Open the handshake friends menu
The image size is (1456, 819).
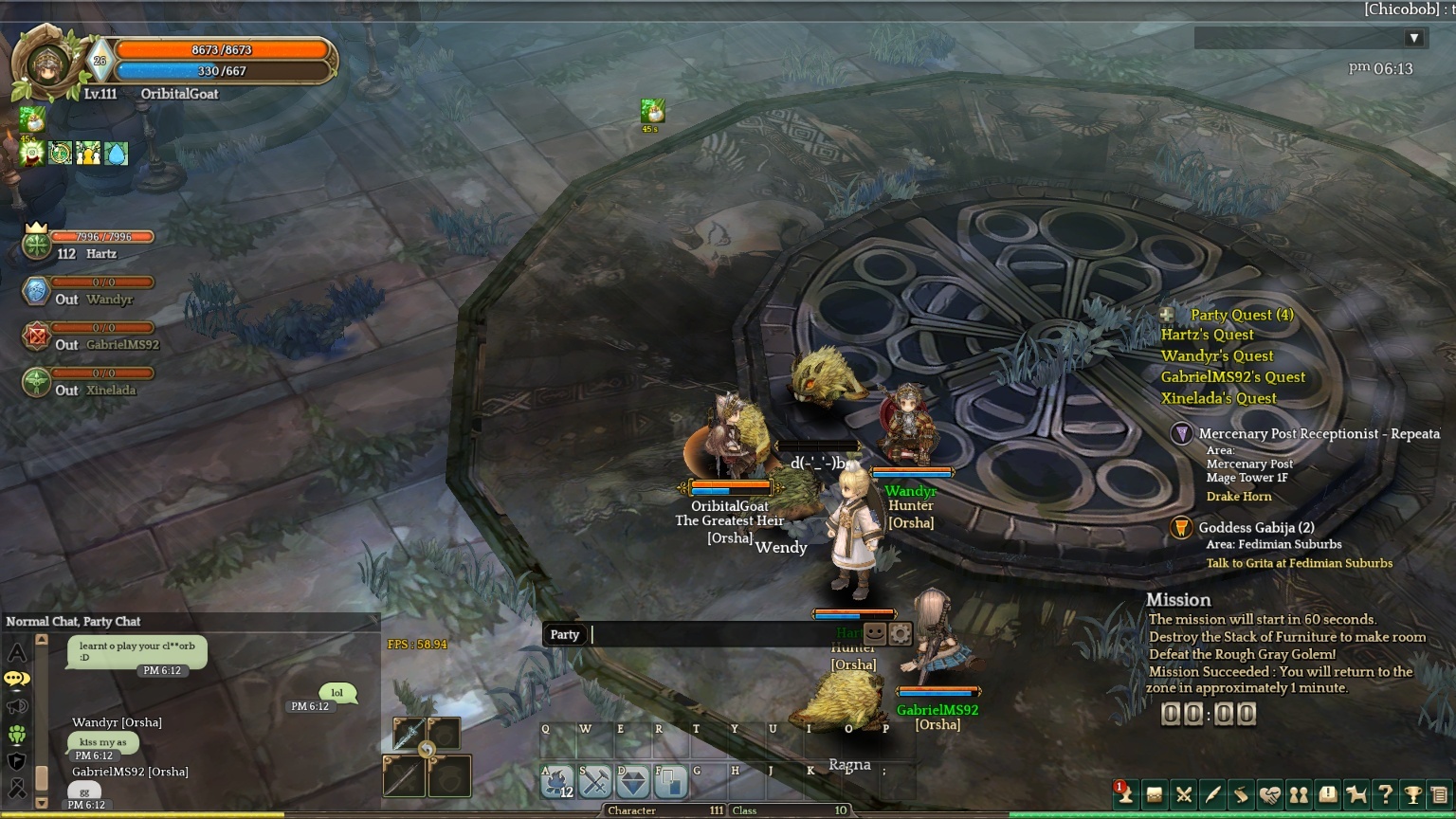(1270, 794)
